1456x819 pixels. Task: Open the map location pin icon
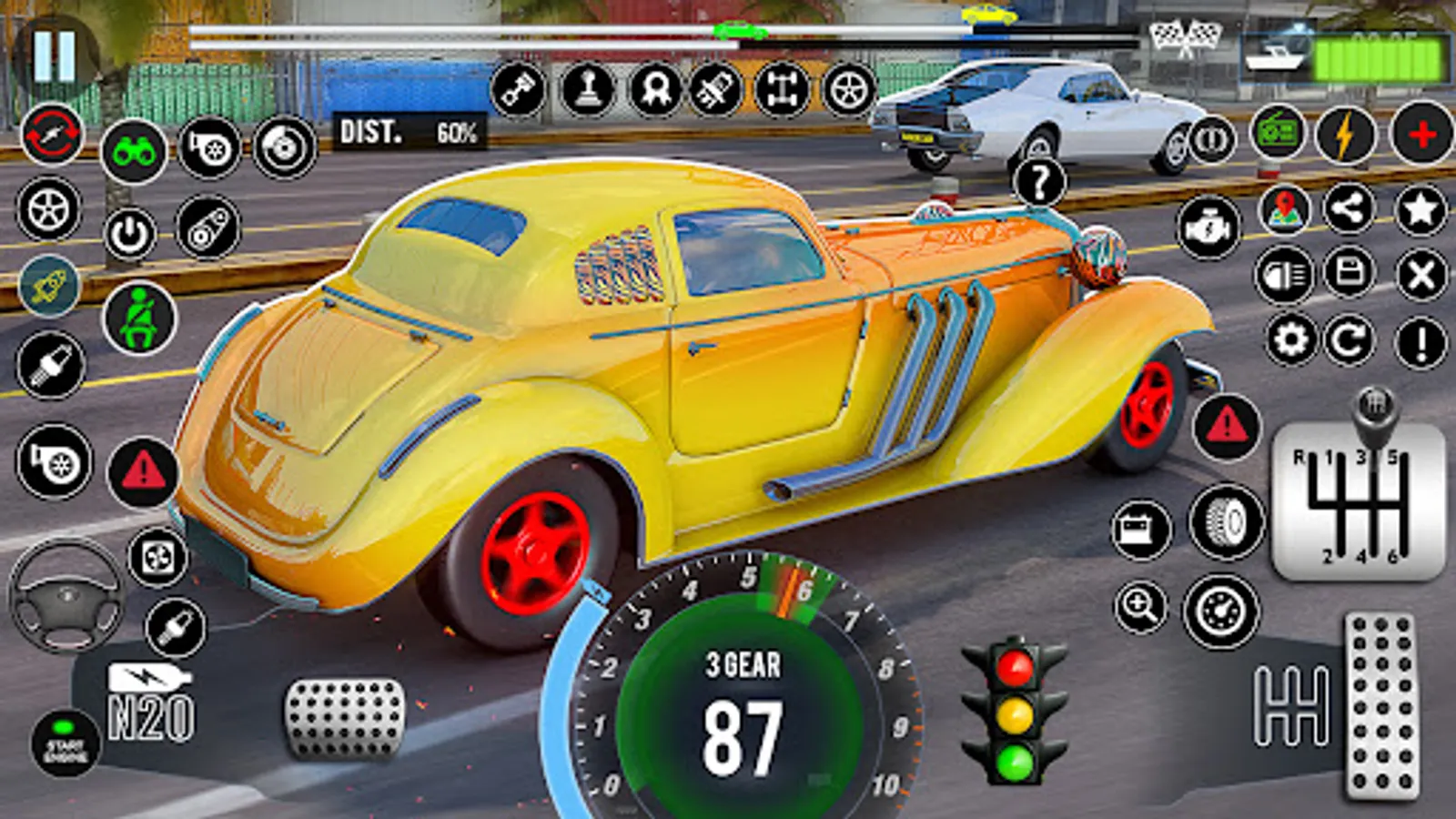tap(1284, 210)
